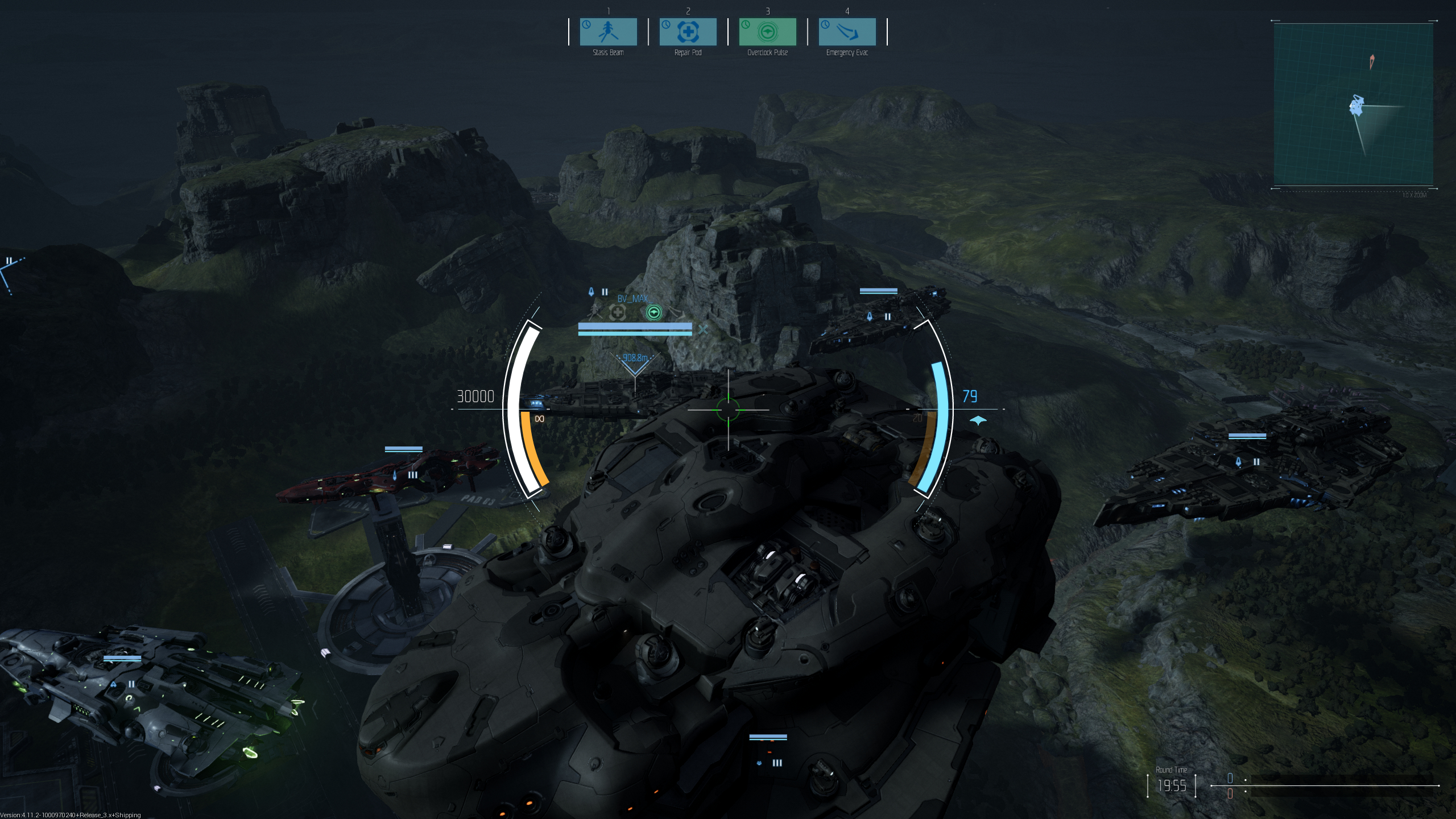
Task: Activate the Stasis Beam ability
Action: (x=608, y=32)
